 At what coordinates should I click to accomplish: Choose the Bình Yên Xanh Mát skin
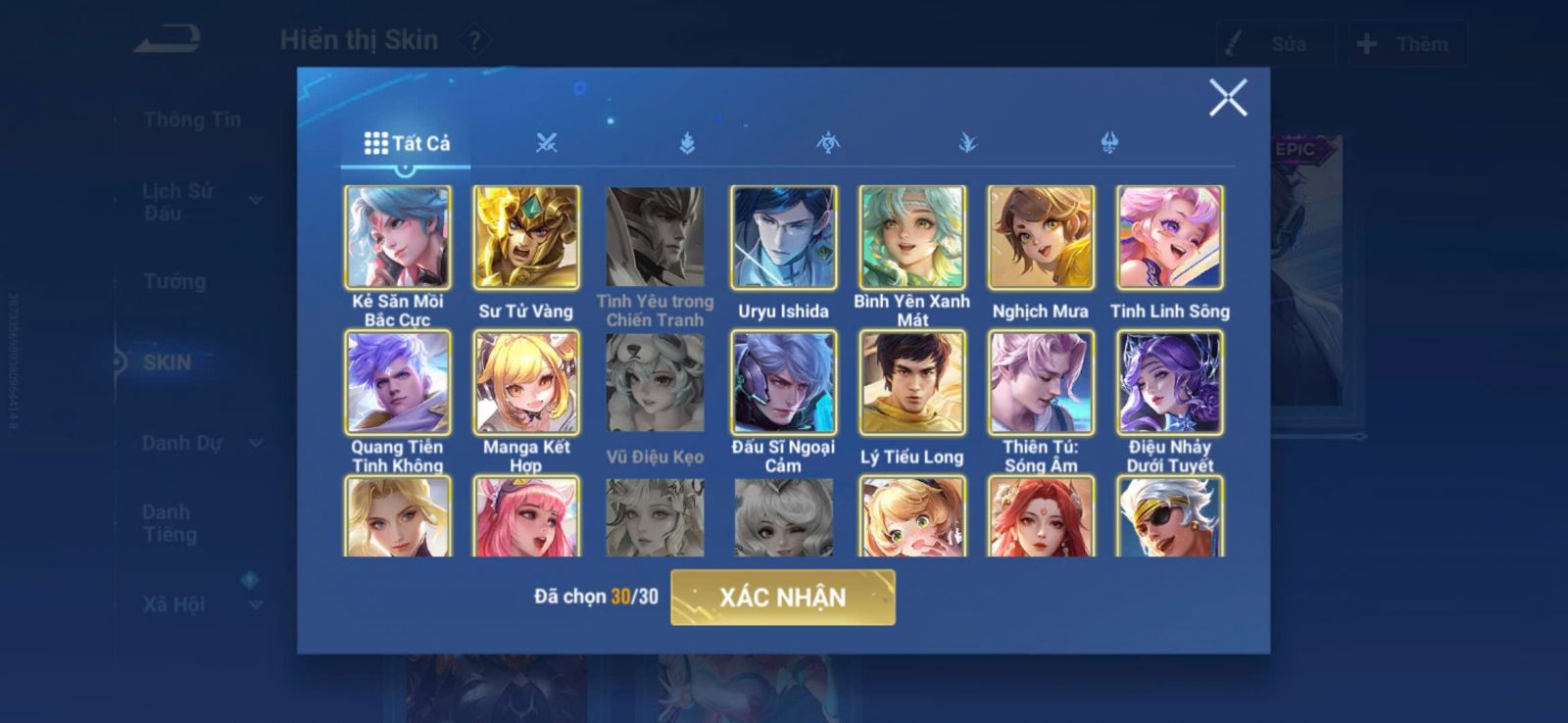tap(912, 238)
